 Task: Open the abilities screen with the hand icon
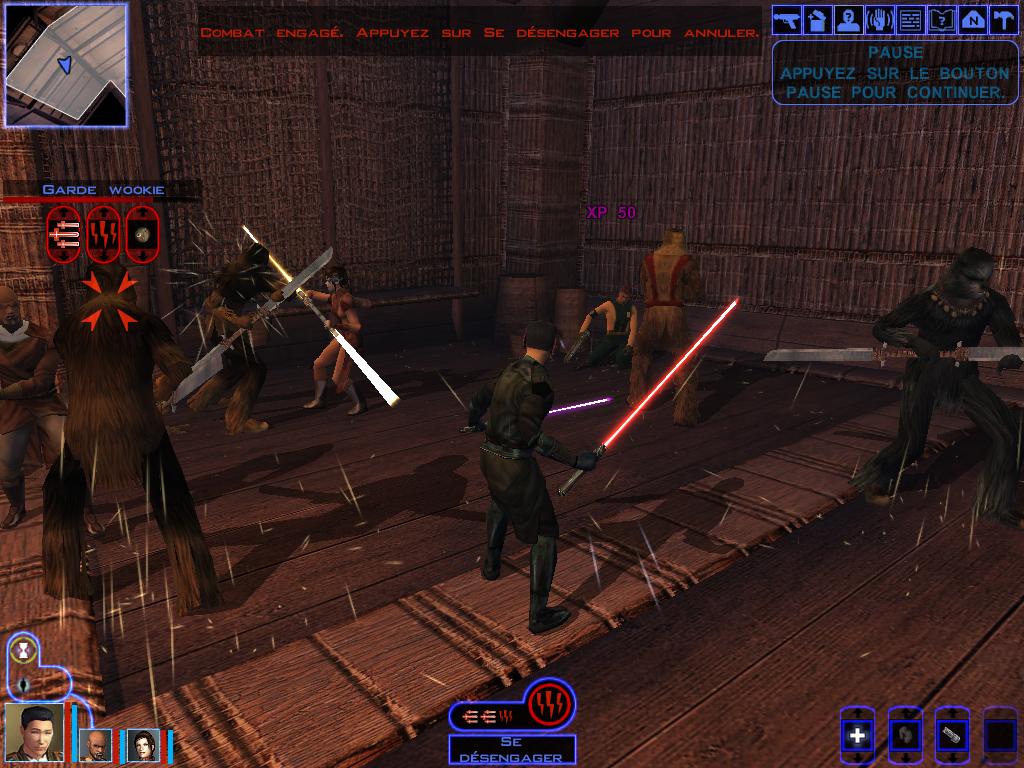(x=879, y=19)
